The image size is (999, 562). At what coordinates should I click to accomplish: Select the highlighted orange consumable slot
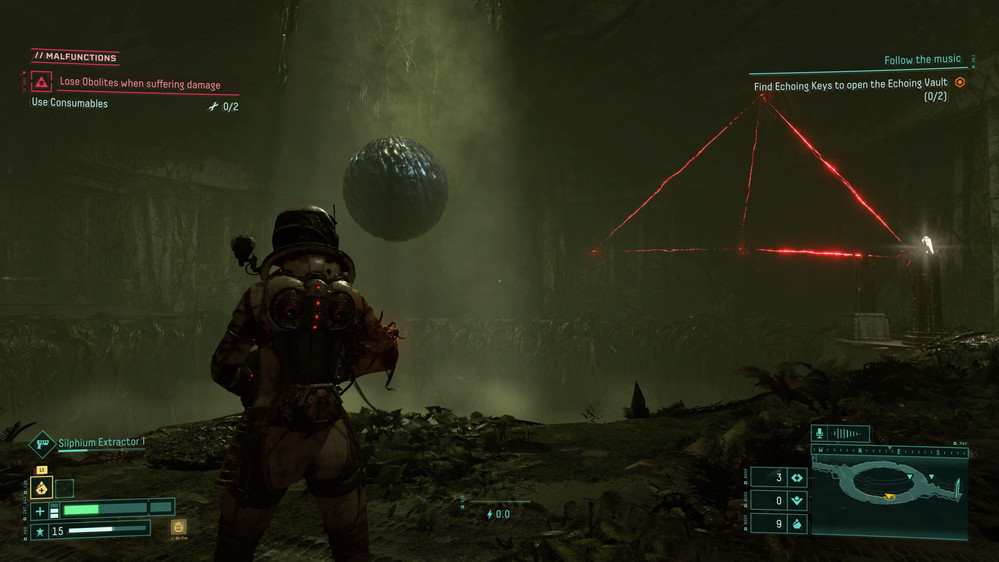tap(42, 488)
